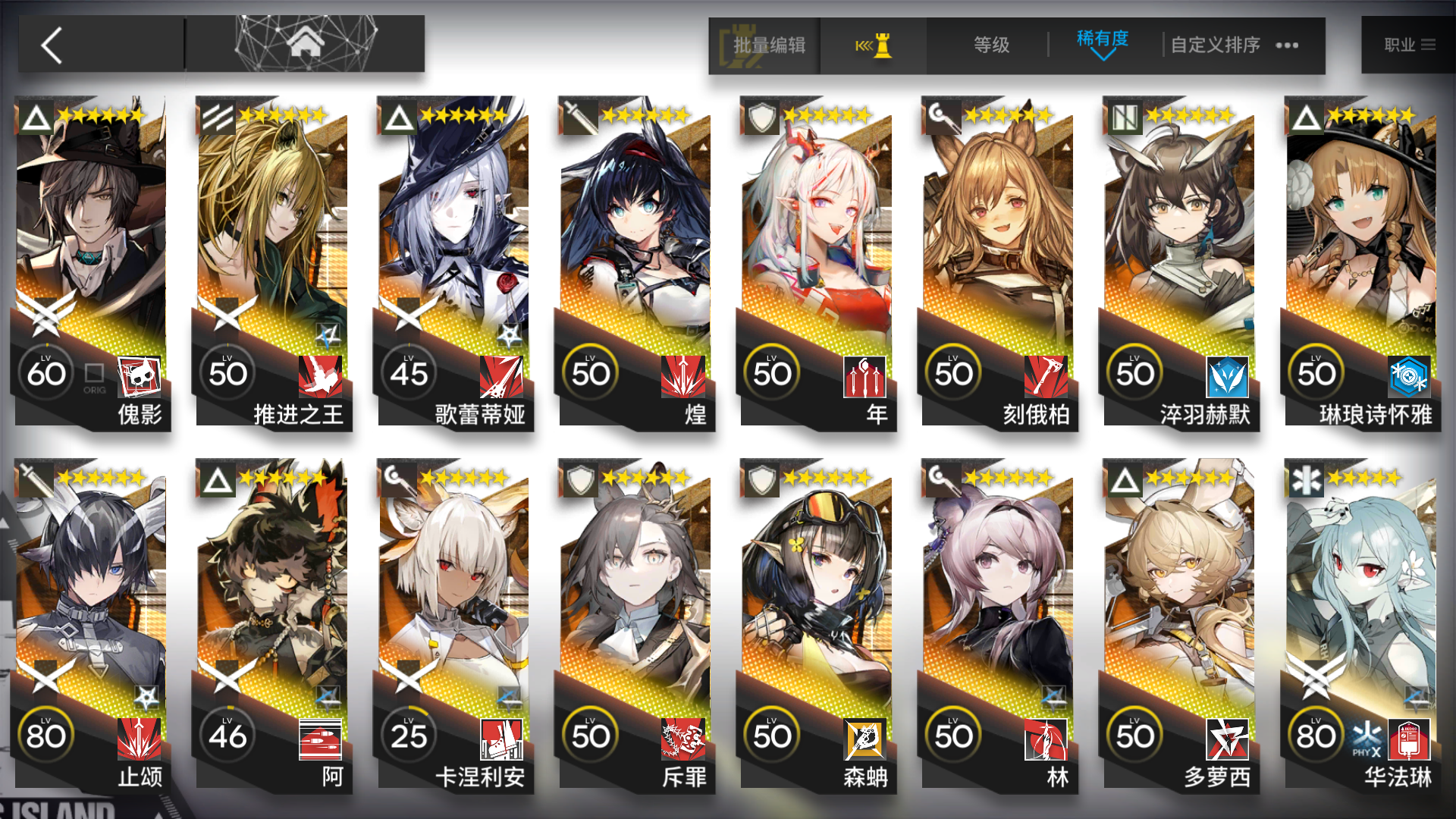The height and width of the screenshot is (819, 1456).
Task: Click 止颂's level 80 progress ring
Action: [47, 734]
